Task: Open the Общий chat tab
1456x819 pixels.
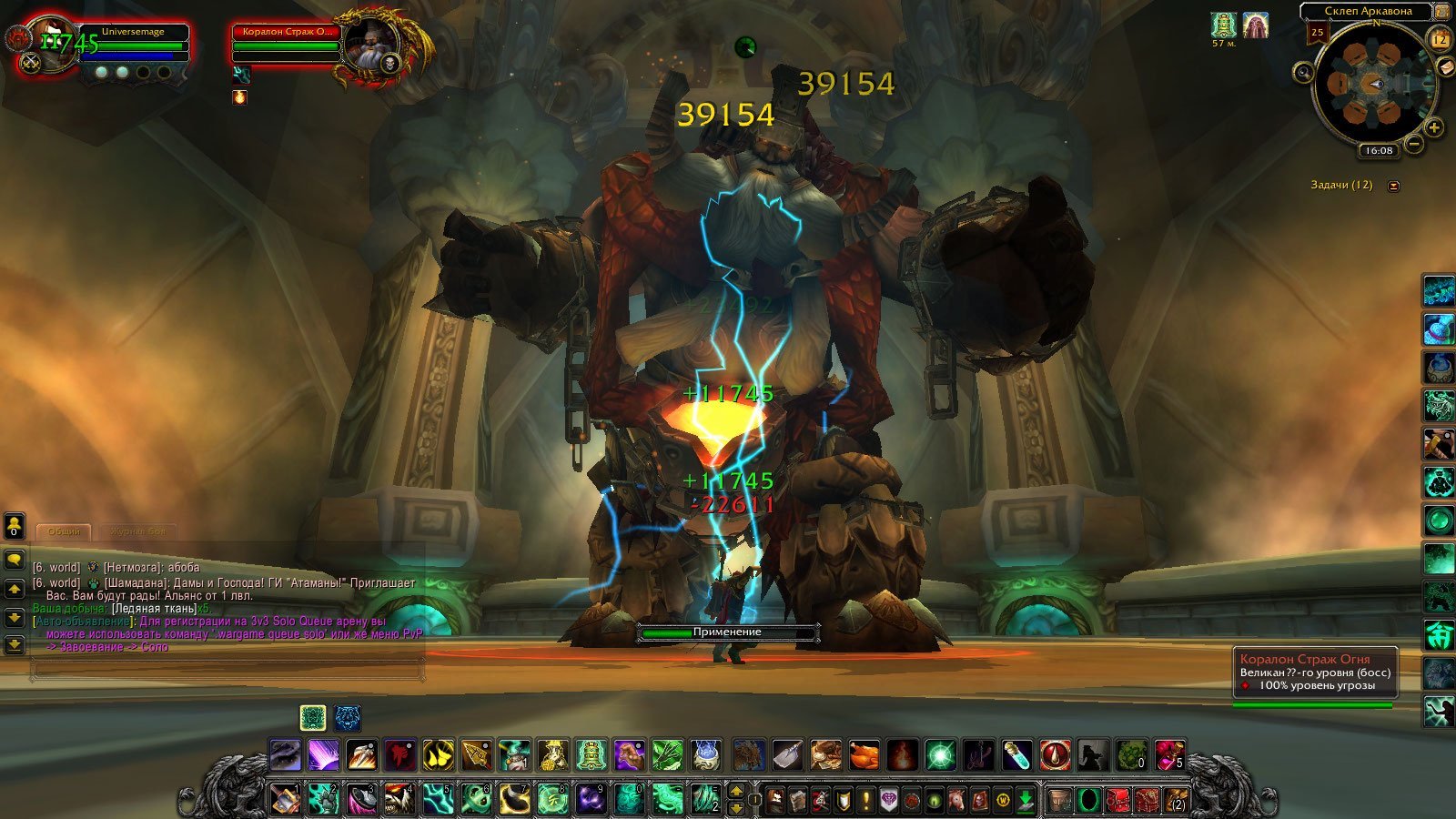Action: [x=64, y=531]
